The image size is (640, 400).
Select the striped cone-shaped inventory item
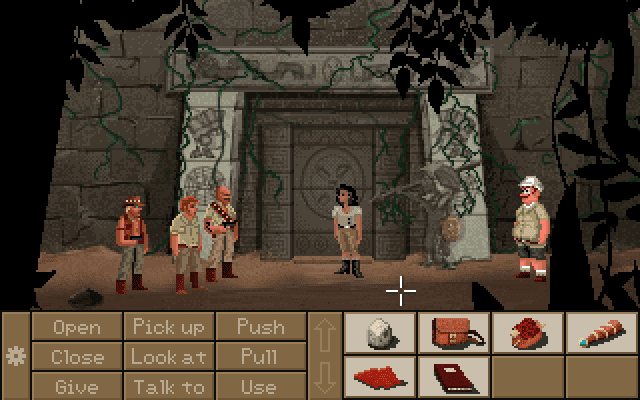(602, 333)
